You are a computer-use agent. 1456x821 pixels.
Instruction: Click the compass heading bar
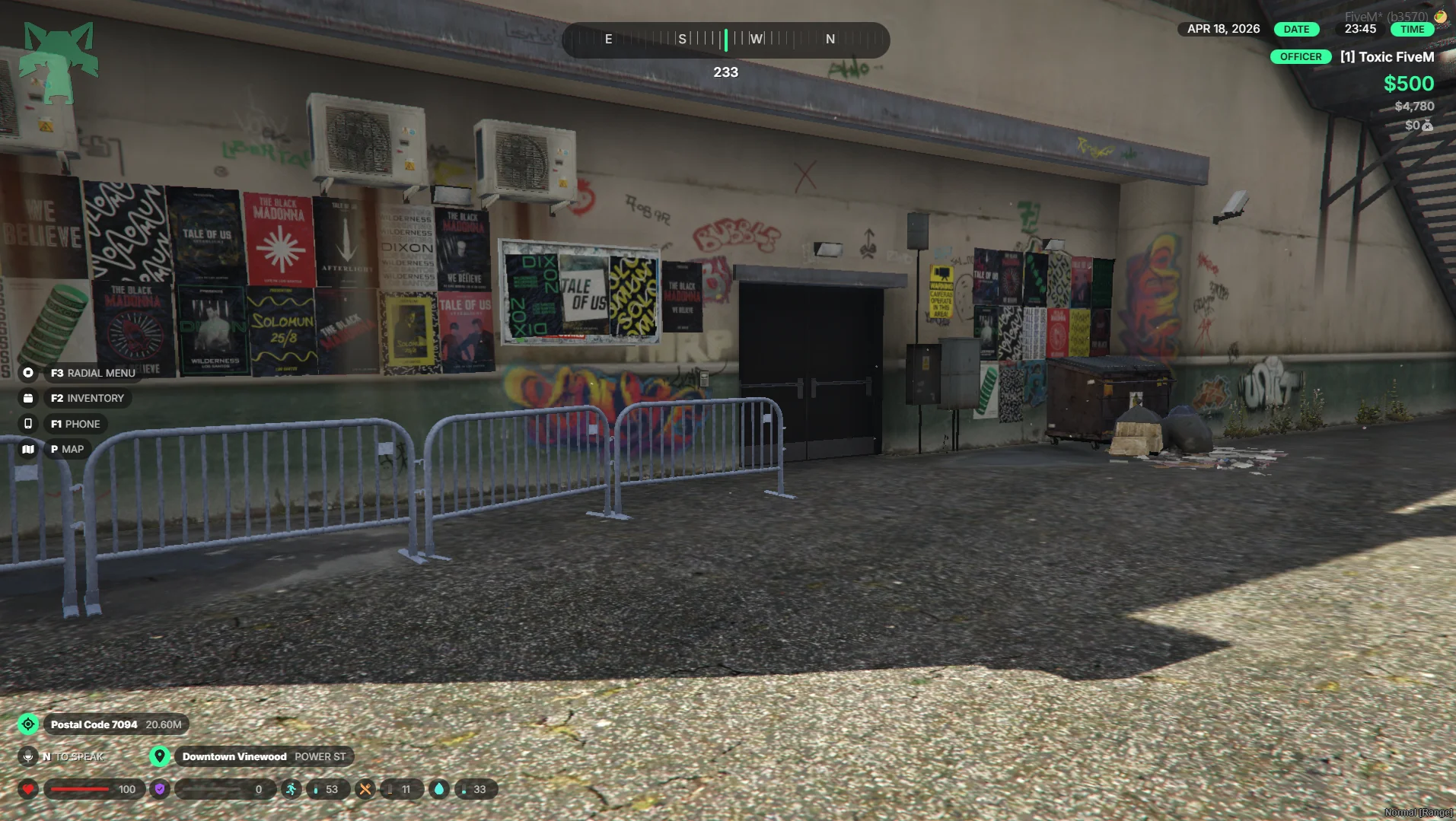725,40
